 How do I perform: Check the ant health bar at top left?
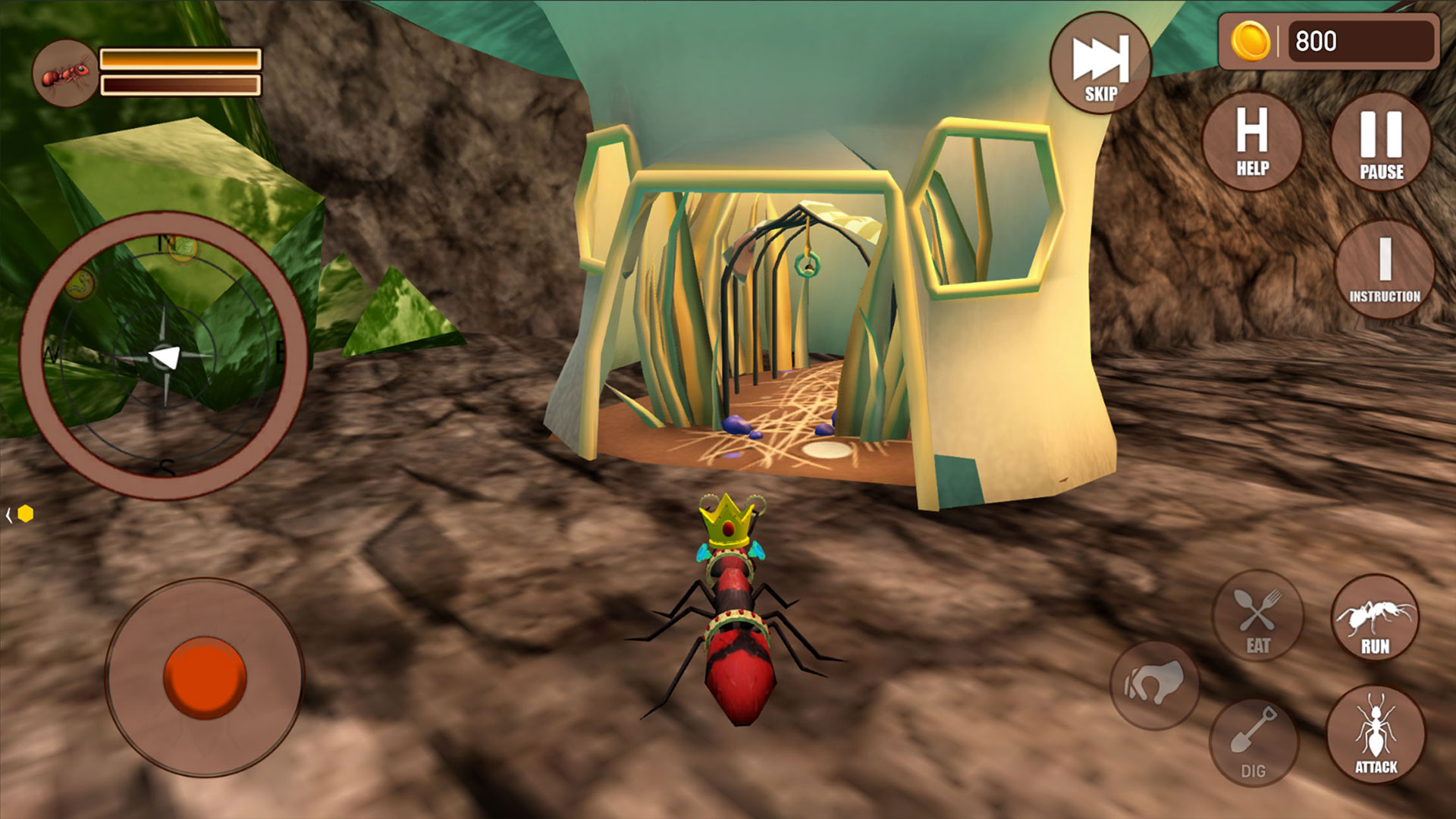[x=180, y=59]
